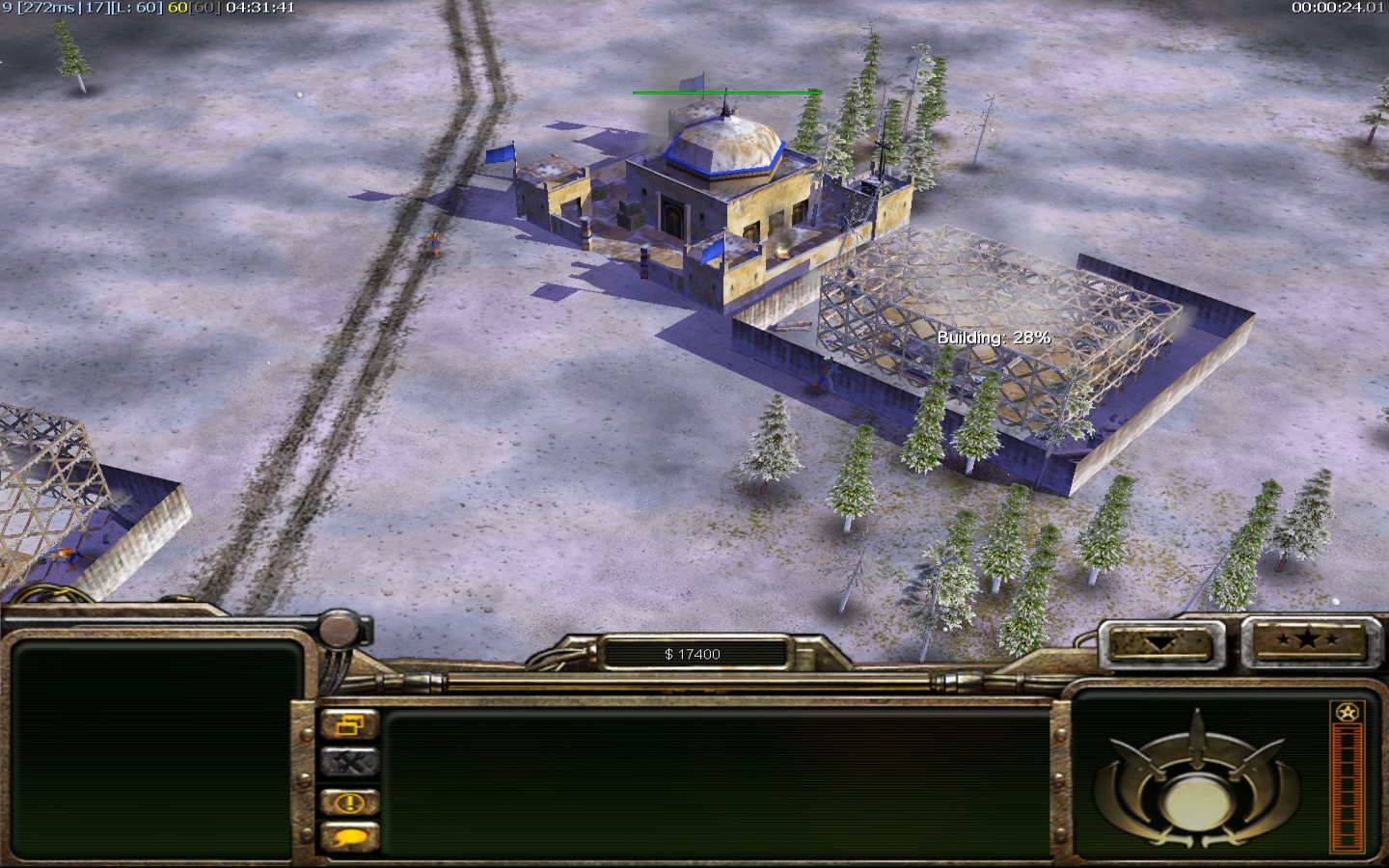Open the chat speech bubble button
Image resolution: width=1389 pixels, height=868 pixels.
(x=349, y=838)
